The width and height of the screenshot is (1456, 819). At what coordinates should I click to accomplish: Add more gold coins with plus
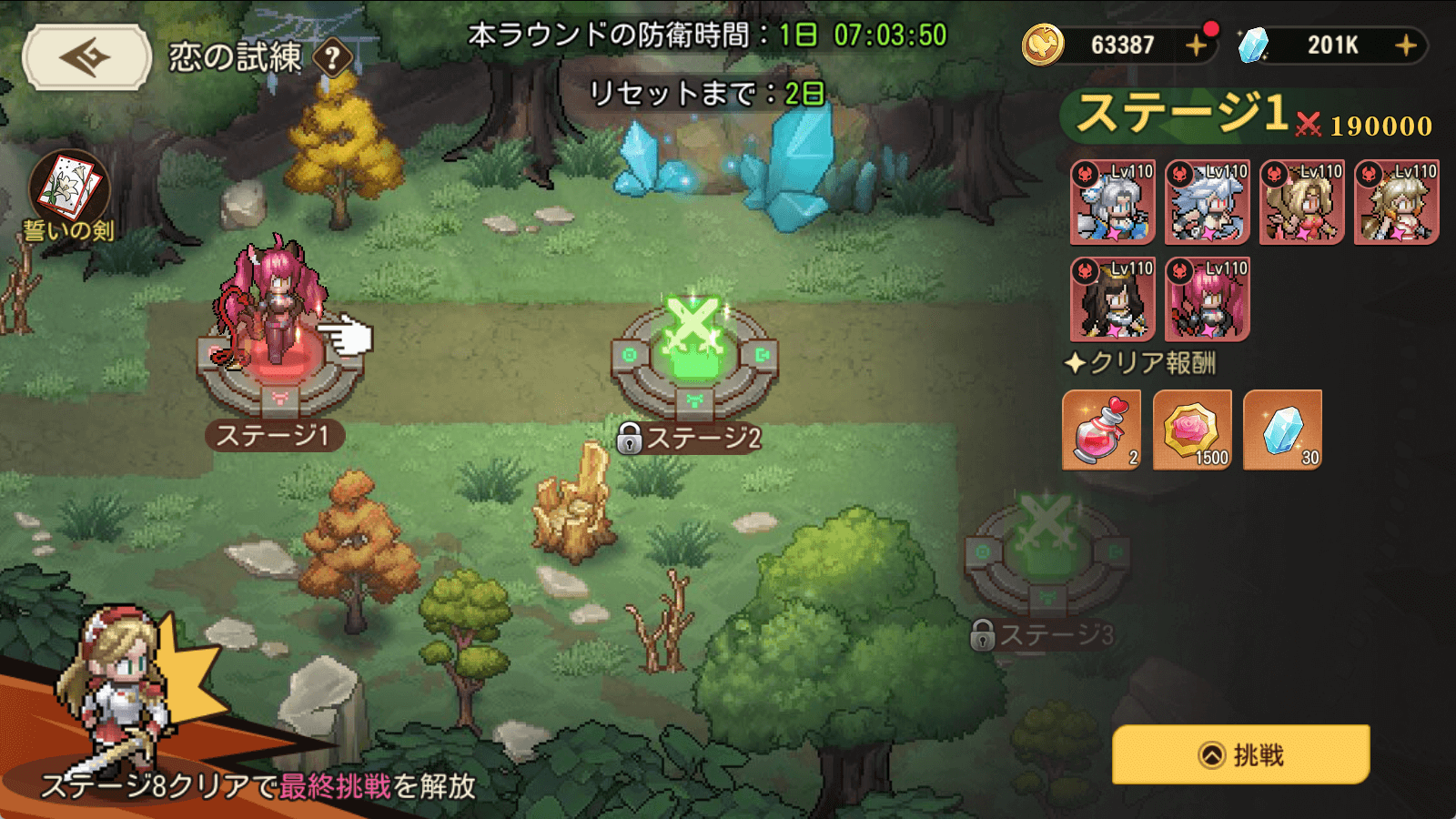coord(1196,45)
